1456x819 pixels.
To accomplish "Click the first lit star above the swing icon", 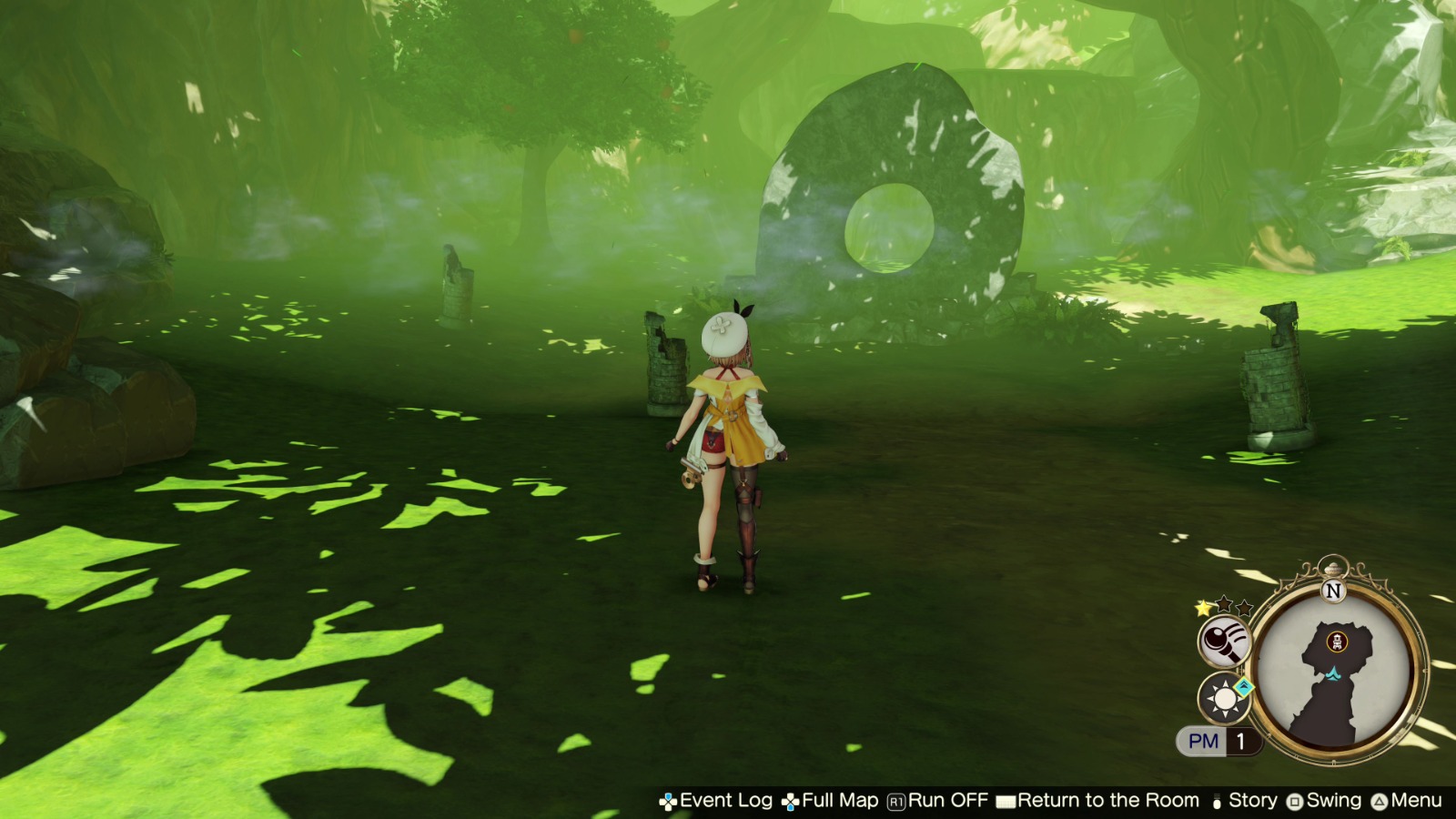I will tap(1201, 608).
